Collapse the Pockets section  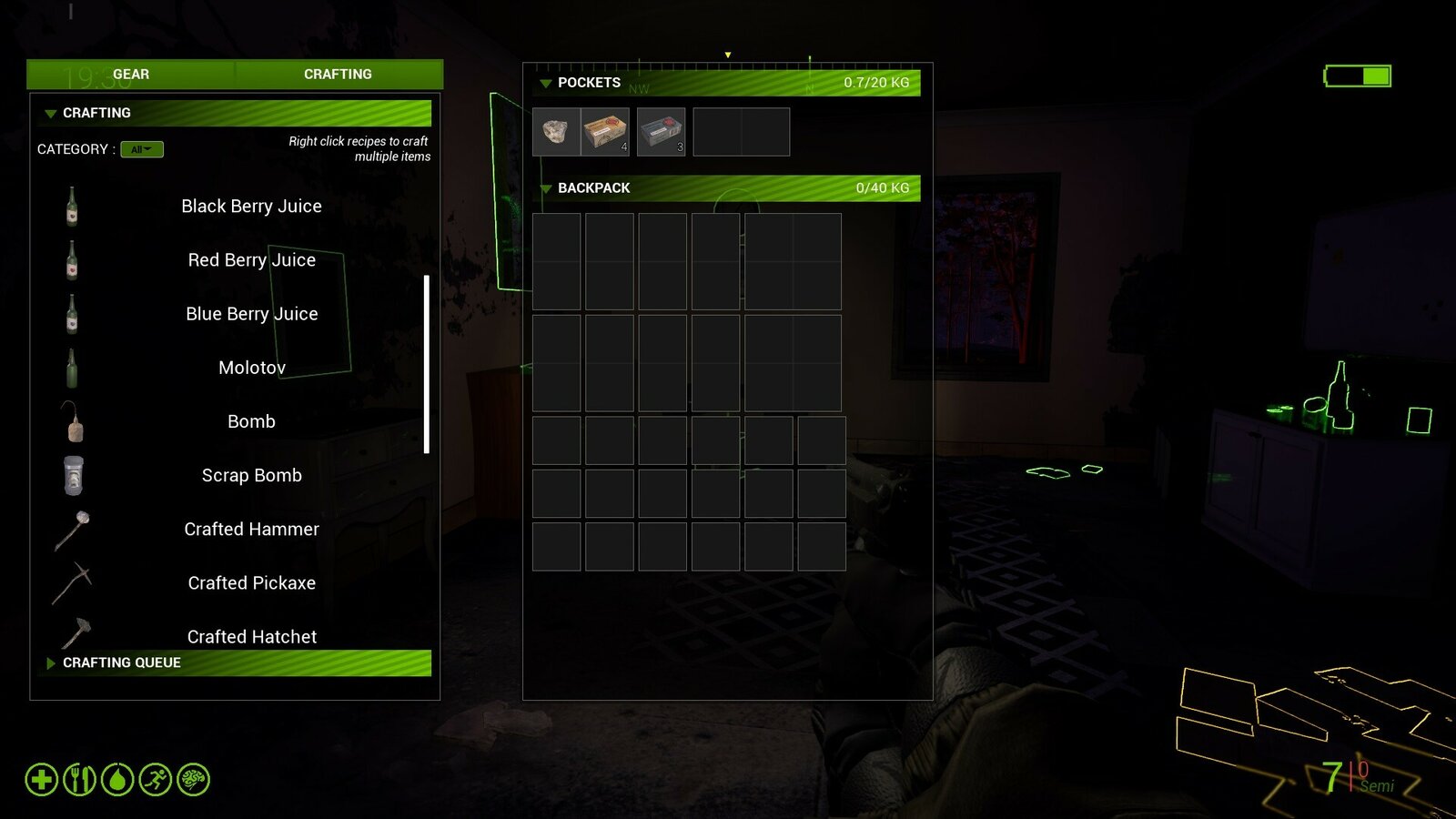point(546,83)
